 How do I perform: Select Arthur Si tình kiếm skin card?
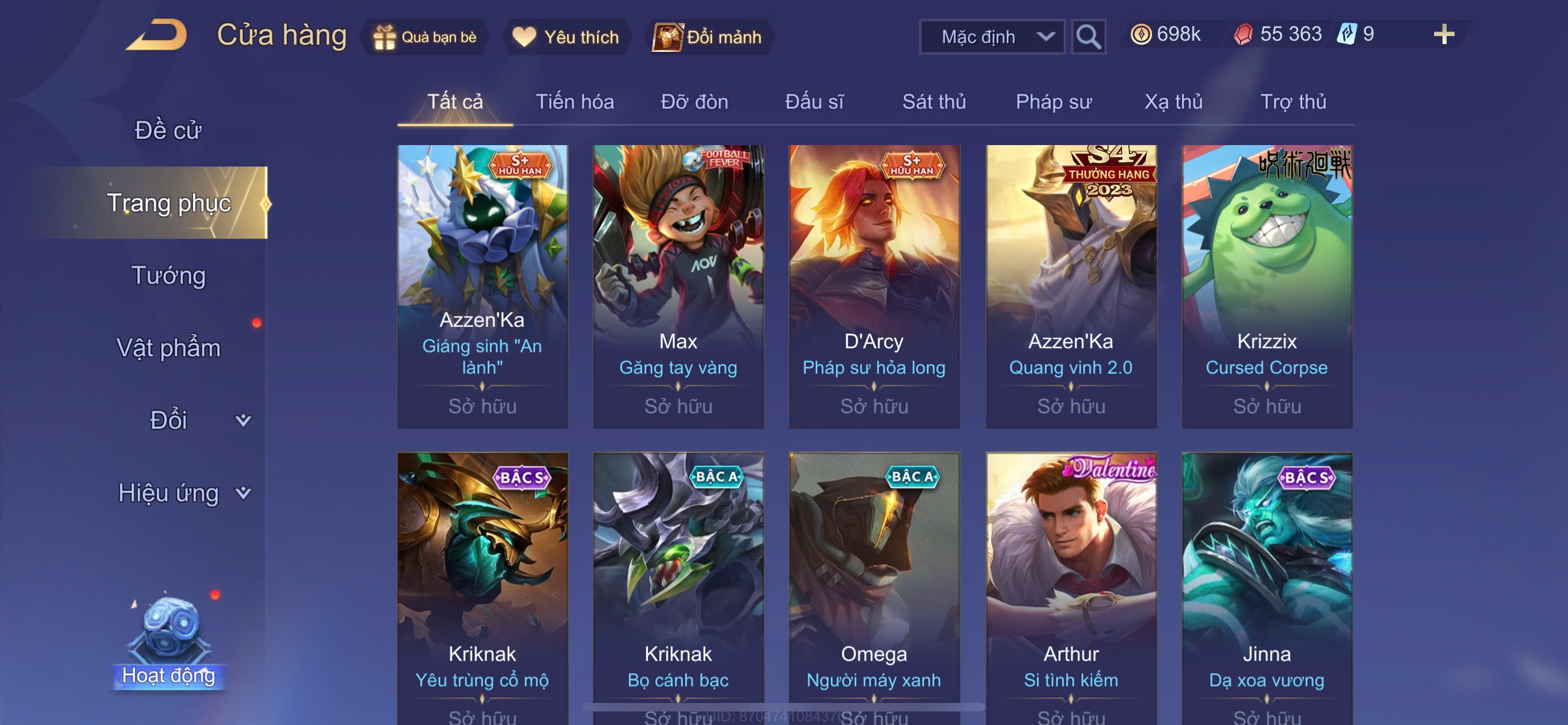tap(1070, 584)
